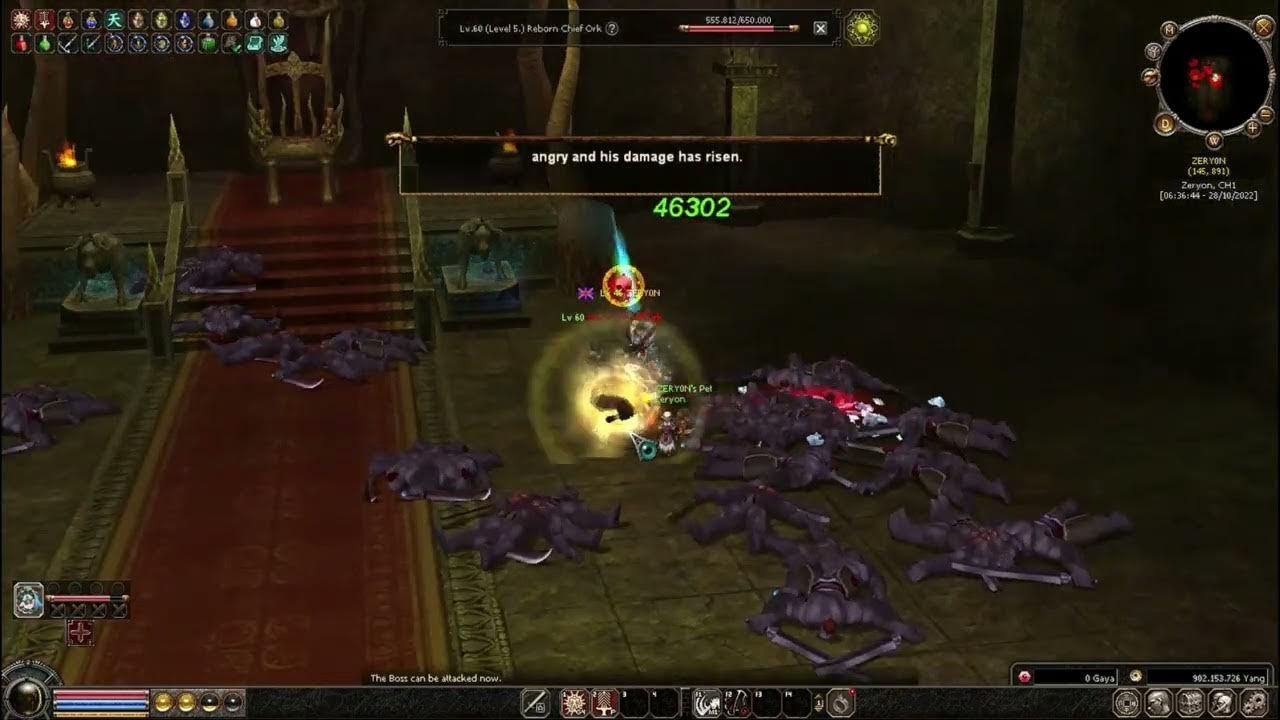Click the golden sun emblem beside the target frame
The width and height of the screenshot is (1280, 720).
862,28
